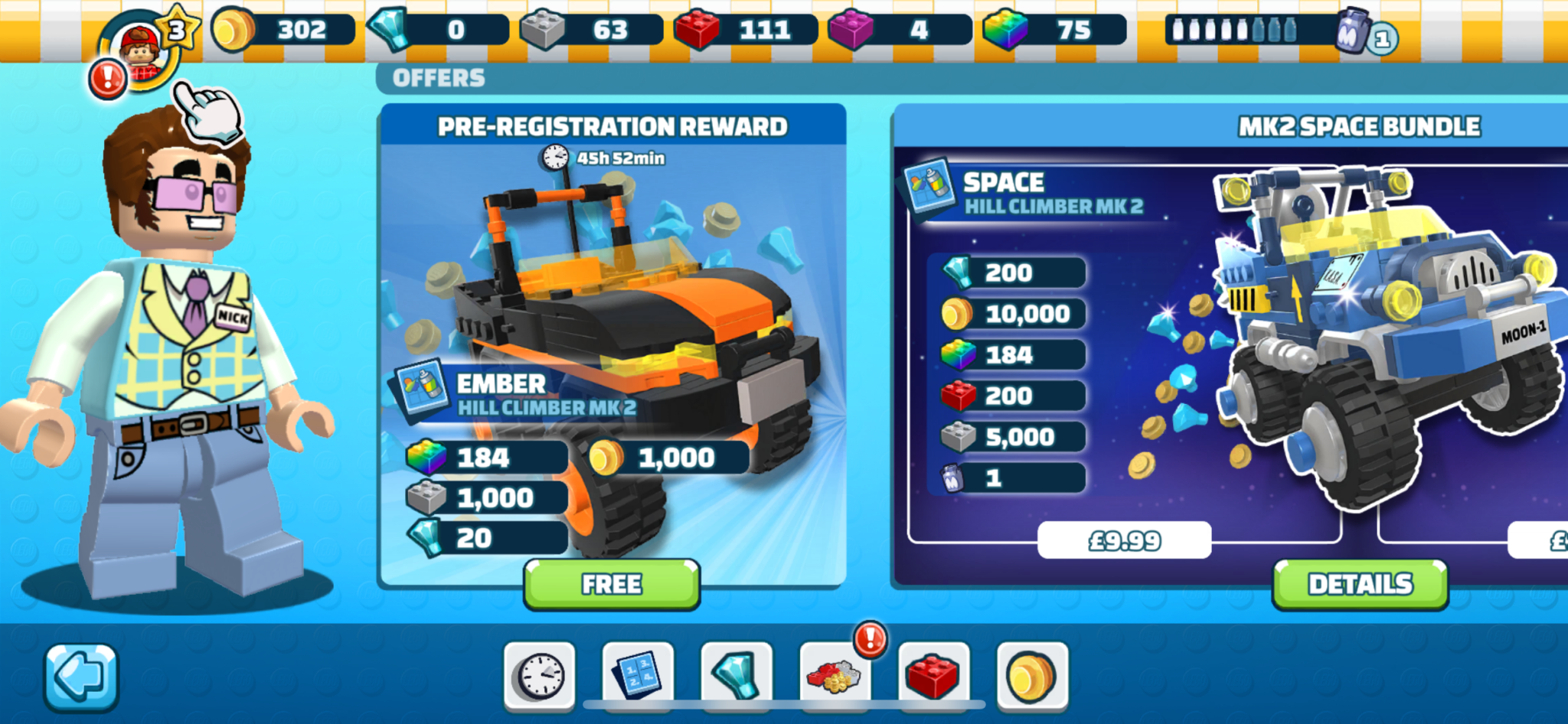The height and width of the screenshot is (724, 1568).
Task: Click the £9.99 price button
Action: 1124,539
